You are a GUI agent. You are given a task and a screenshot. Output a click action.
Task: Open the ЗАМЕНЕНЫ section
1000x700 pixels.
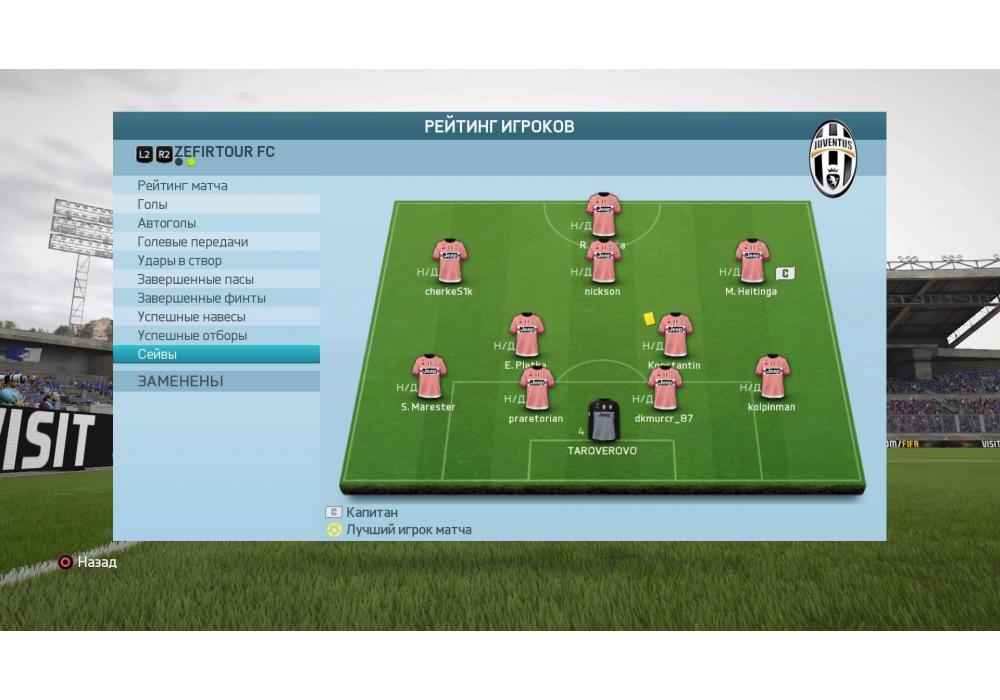pyautogui.click(x=181, y=381)
